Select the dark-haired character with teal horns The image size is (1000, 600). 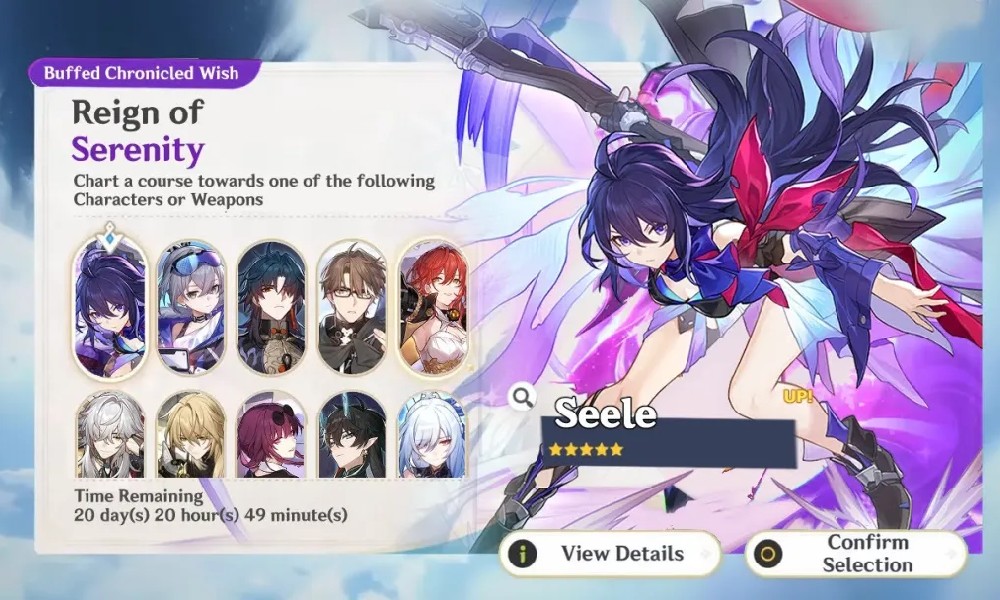point(351,437)
